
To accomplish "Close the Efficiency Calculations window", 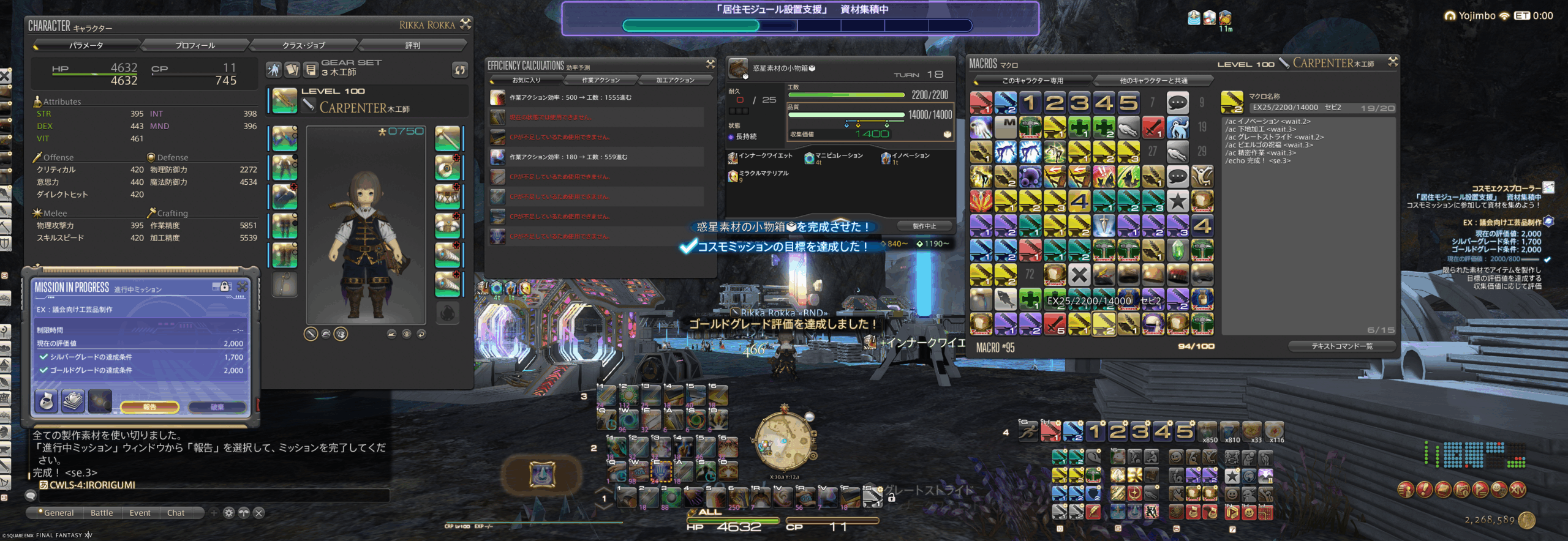I will tap(710, 64).
